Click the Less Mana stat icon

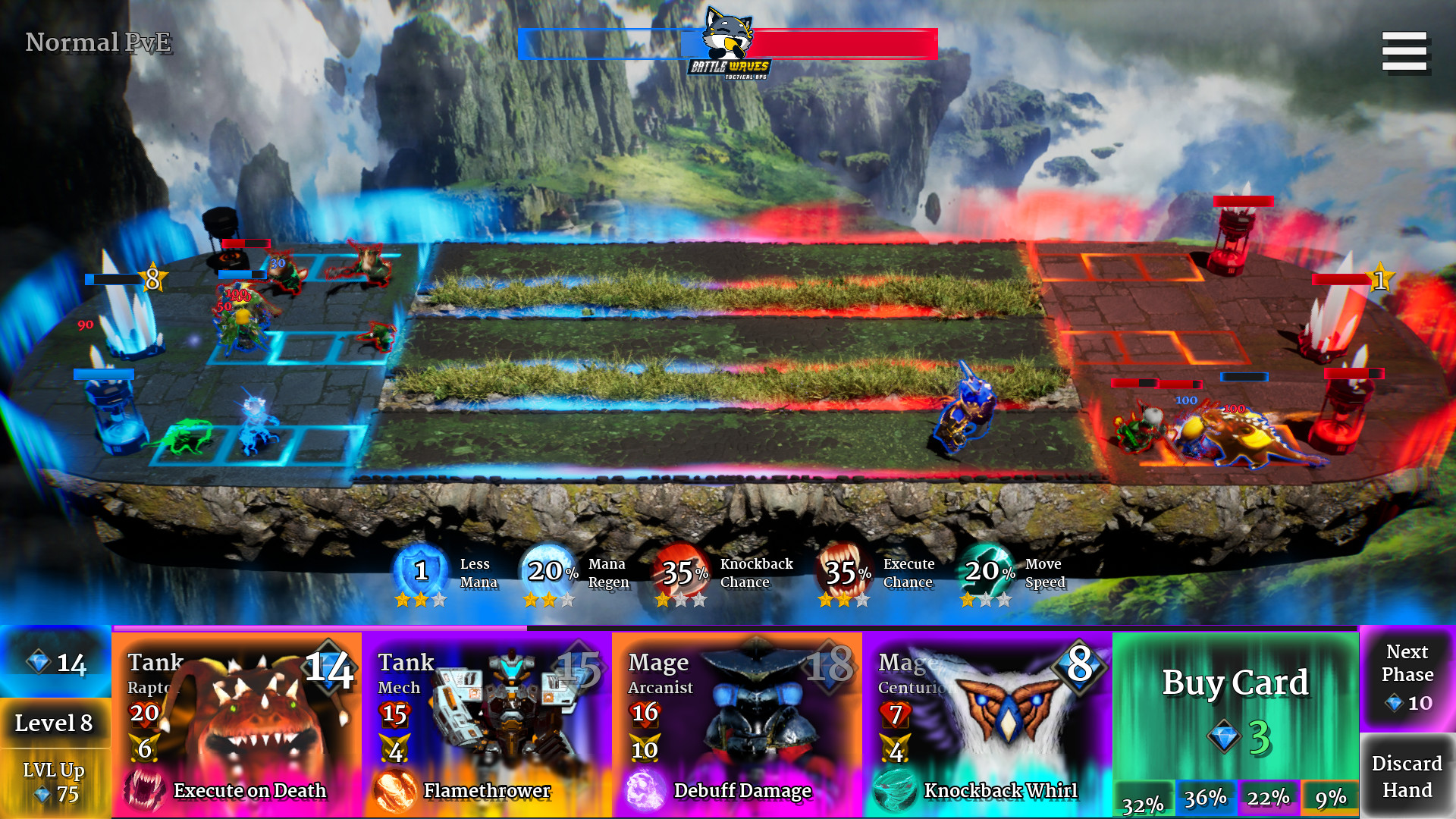tap(420, 571)
